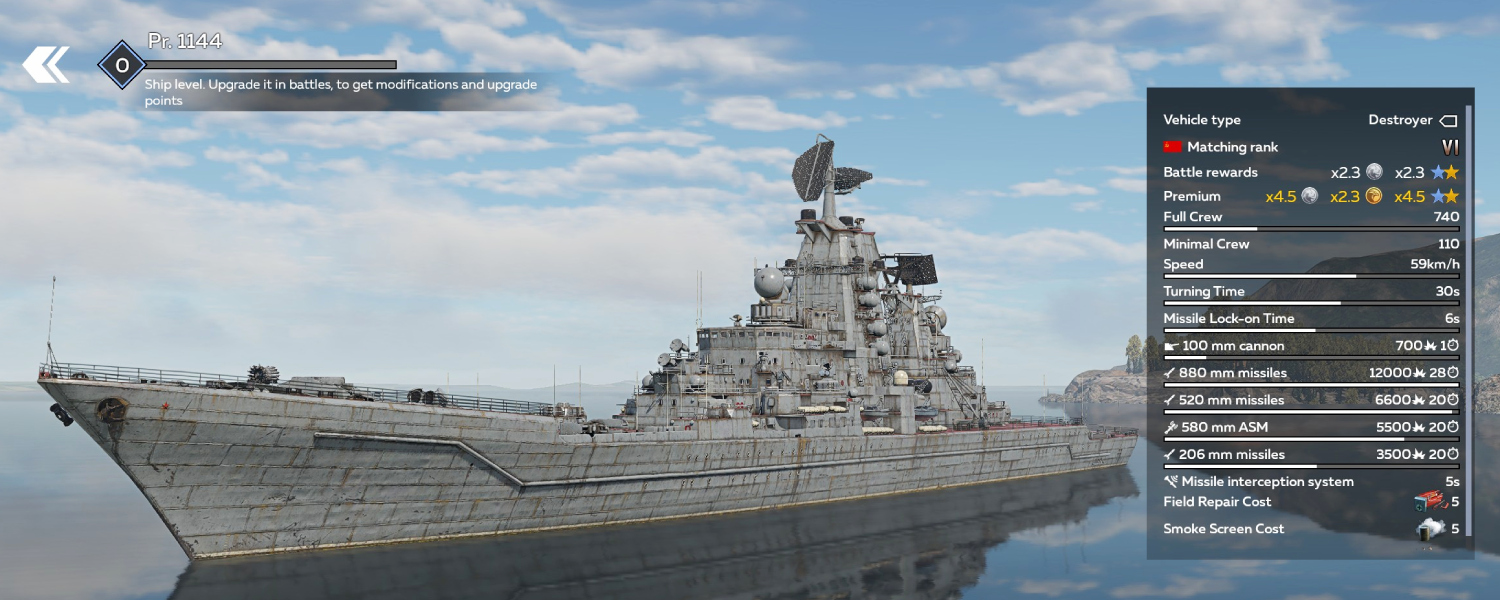The width and height of the screenshot is (1500, 600).
Task: Click the stats panel scrollbar
Action: (x=1469, y=320)
